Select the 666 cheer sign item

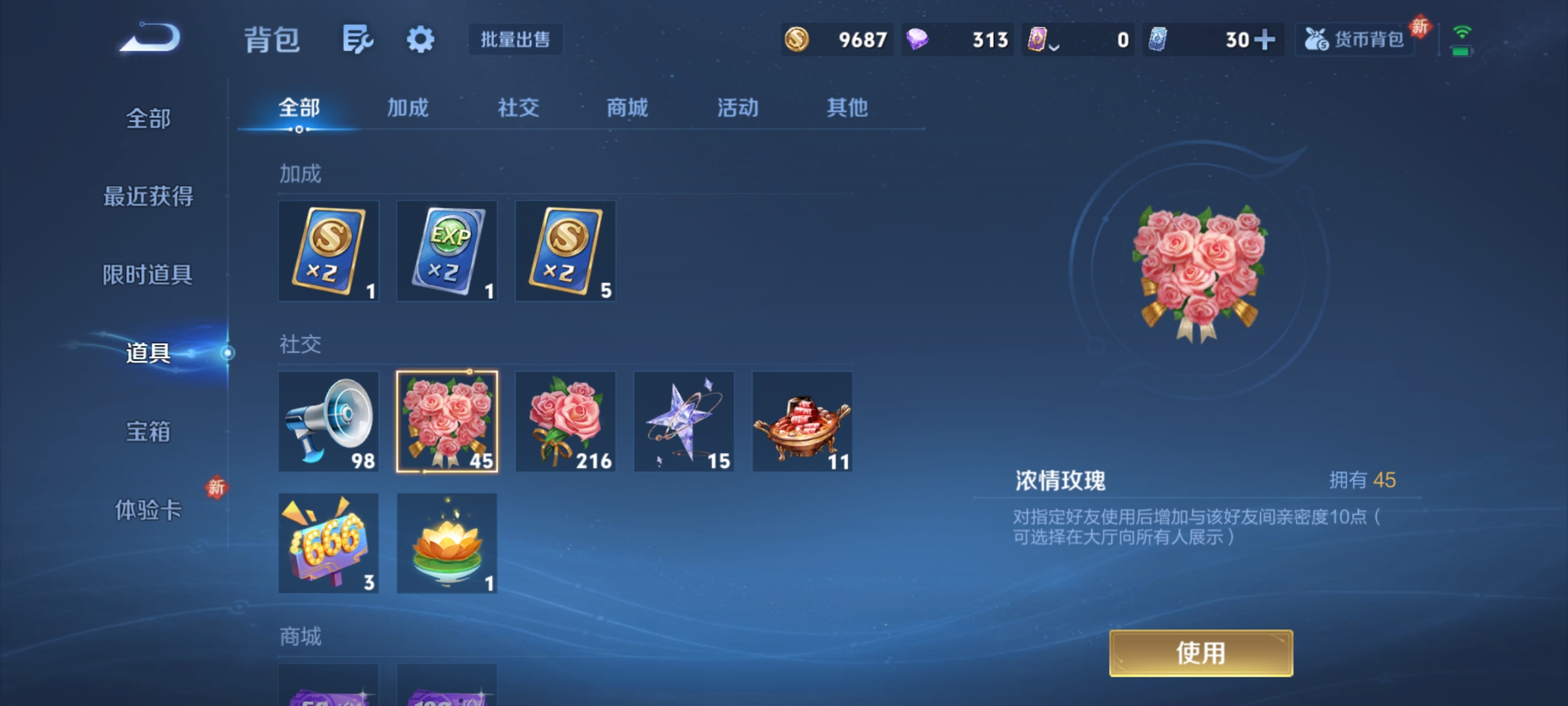tap(329, 544)
